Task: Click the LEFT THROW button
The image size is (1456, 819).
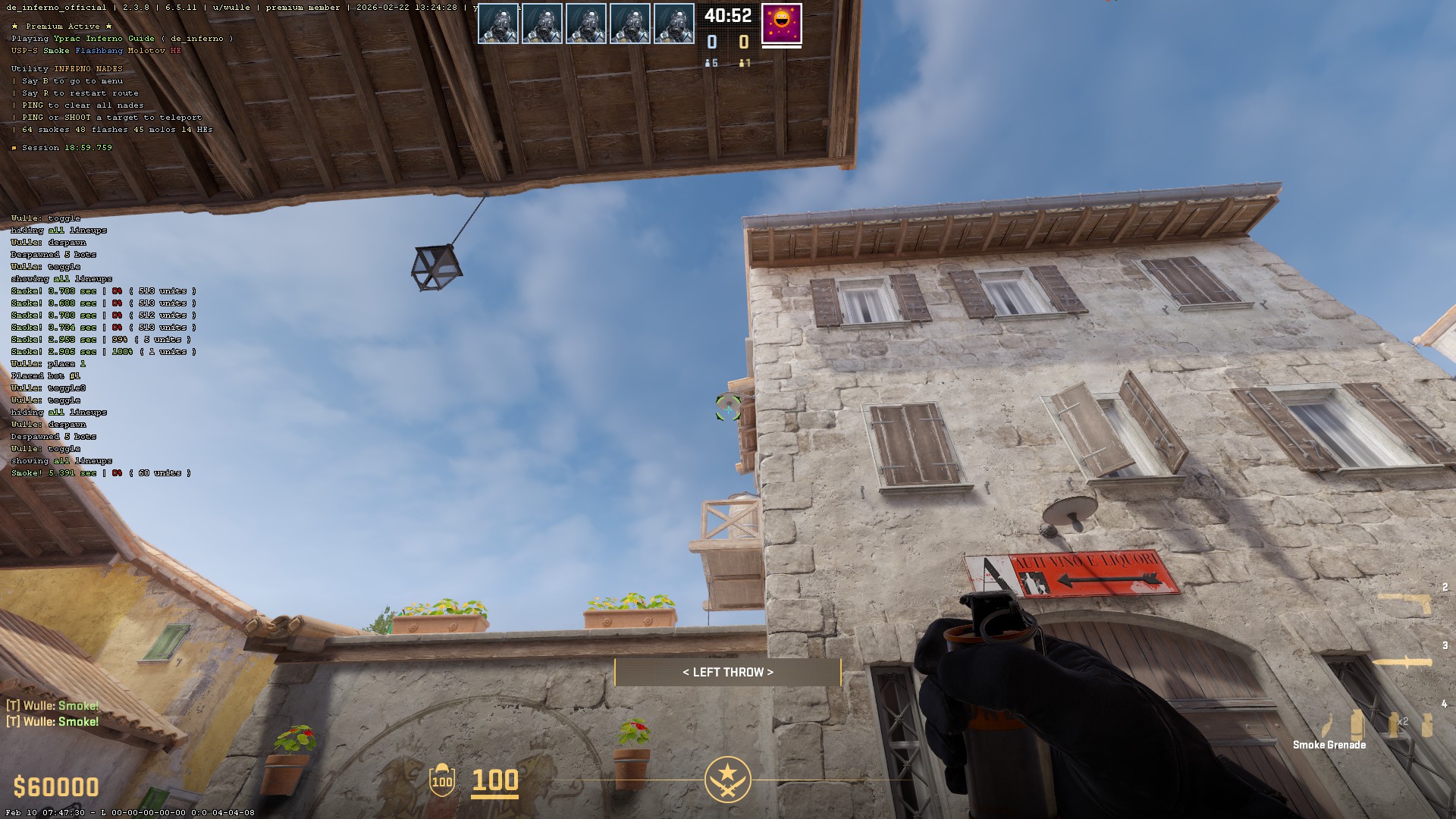Action: (727, 672)
